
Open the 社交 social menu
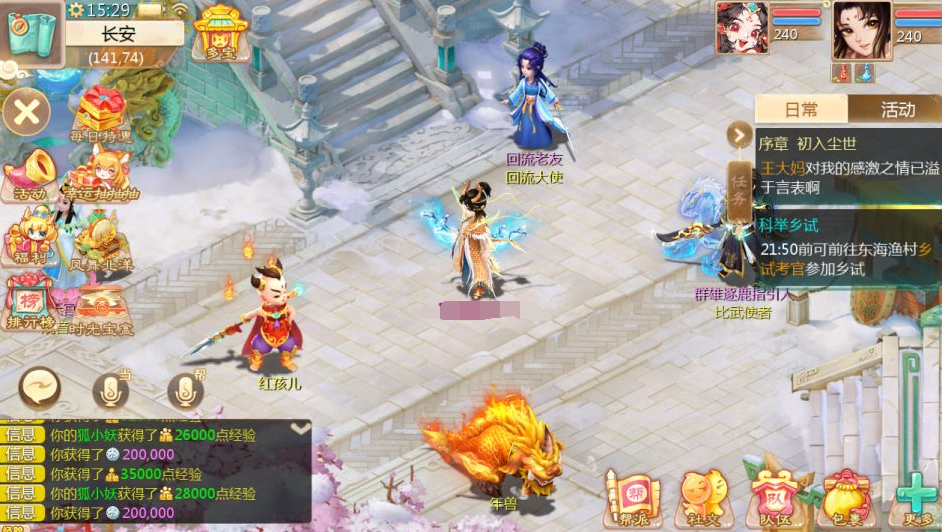pyautogui.click(x=704, y=496)
